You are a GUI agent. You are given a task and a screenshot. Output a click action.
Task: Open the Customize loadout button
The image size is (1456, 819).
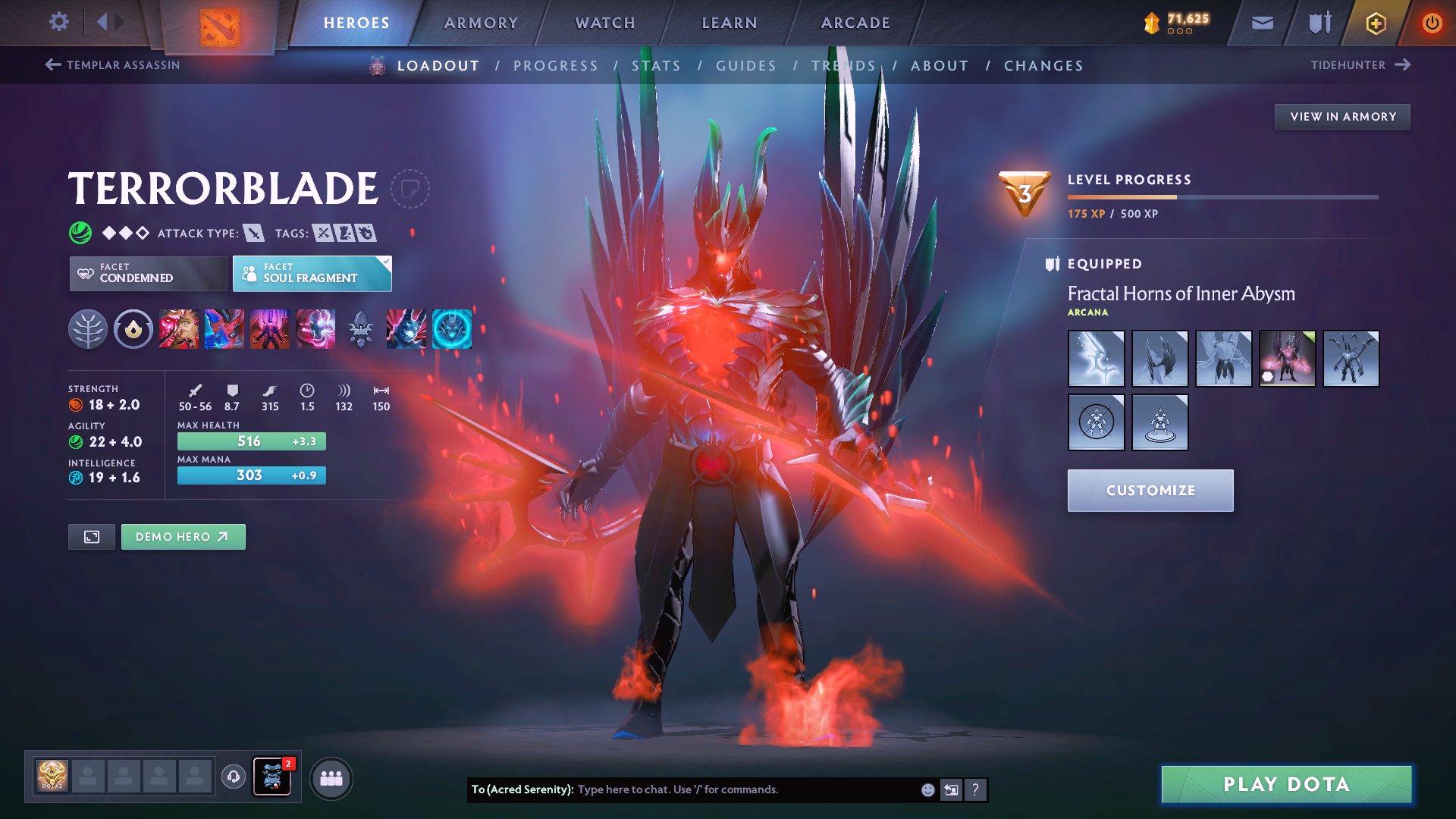coord(1150,491)
